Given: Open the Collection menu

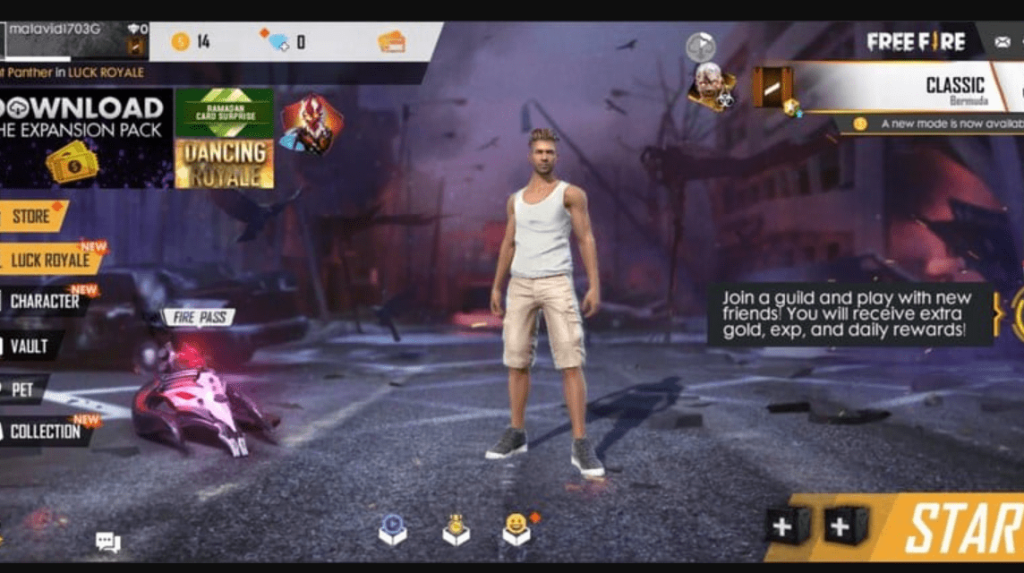Looking at the screenshot, I should (46, 432).
